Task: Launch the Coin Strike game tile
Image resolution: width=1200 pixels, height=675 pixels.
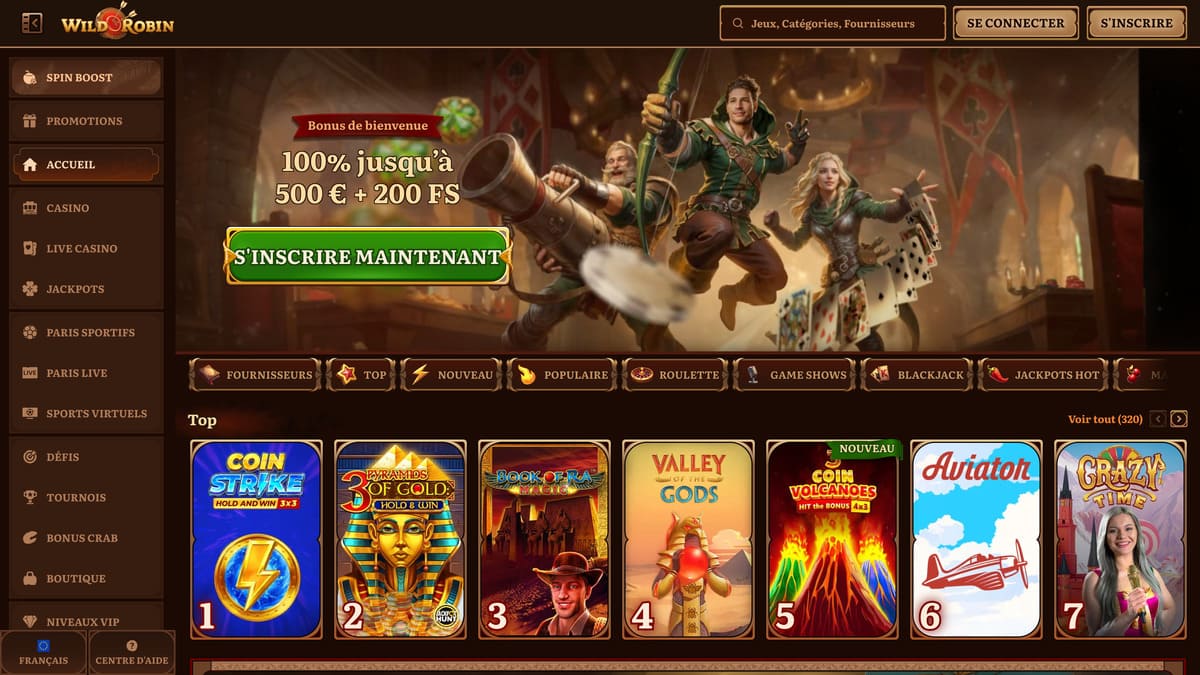Action: [x=256, y=539]
